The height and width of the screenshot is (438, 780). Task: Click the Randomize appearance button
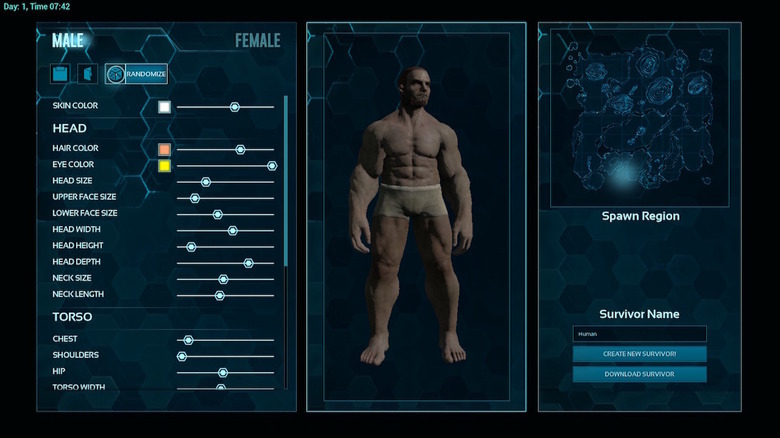click(136, 74)
